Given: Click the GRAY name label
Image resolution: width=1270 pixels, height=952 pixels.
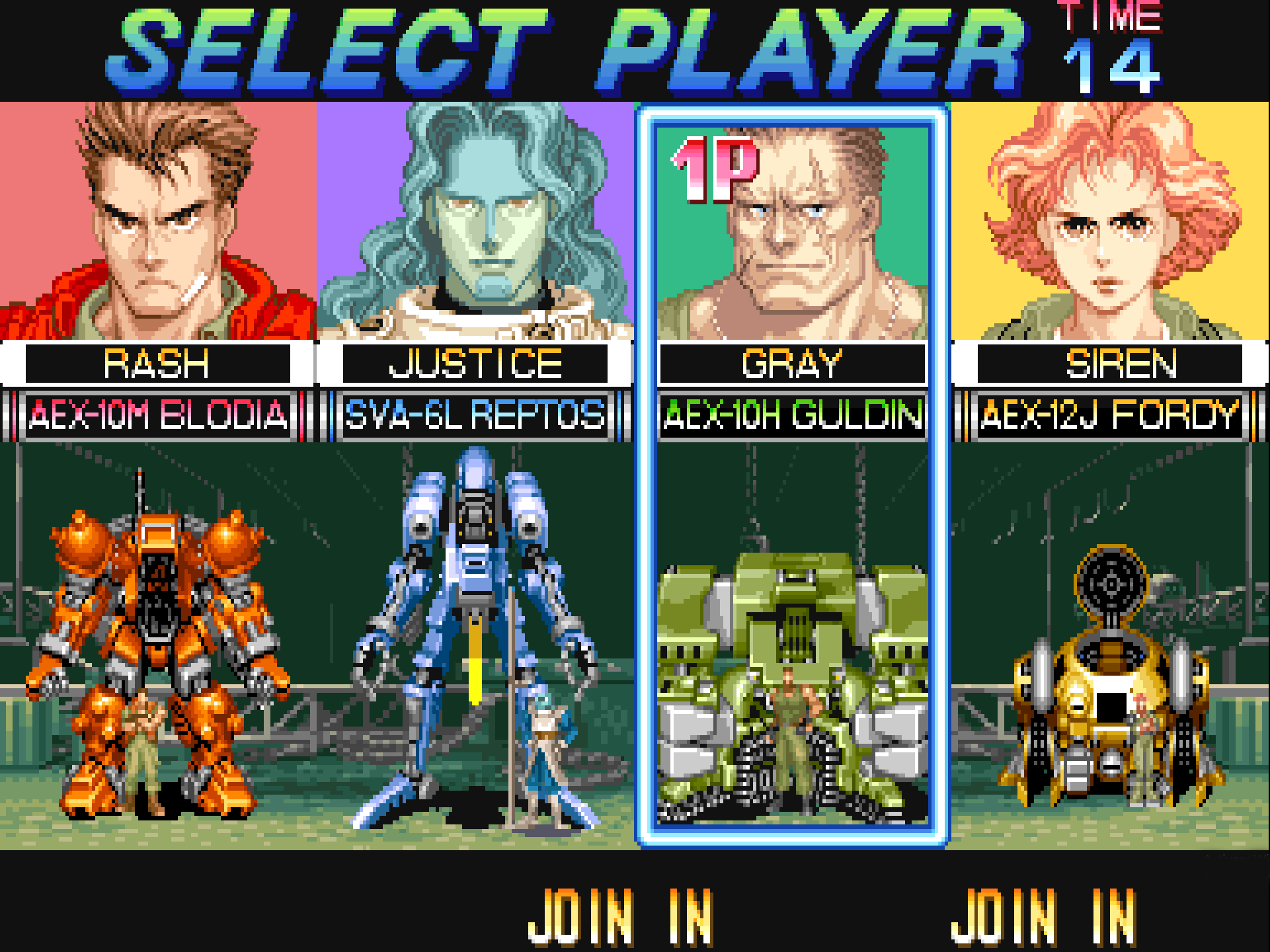Looking at the screenshot, I should (x=792, y=364).
